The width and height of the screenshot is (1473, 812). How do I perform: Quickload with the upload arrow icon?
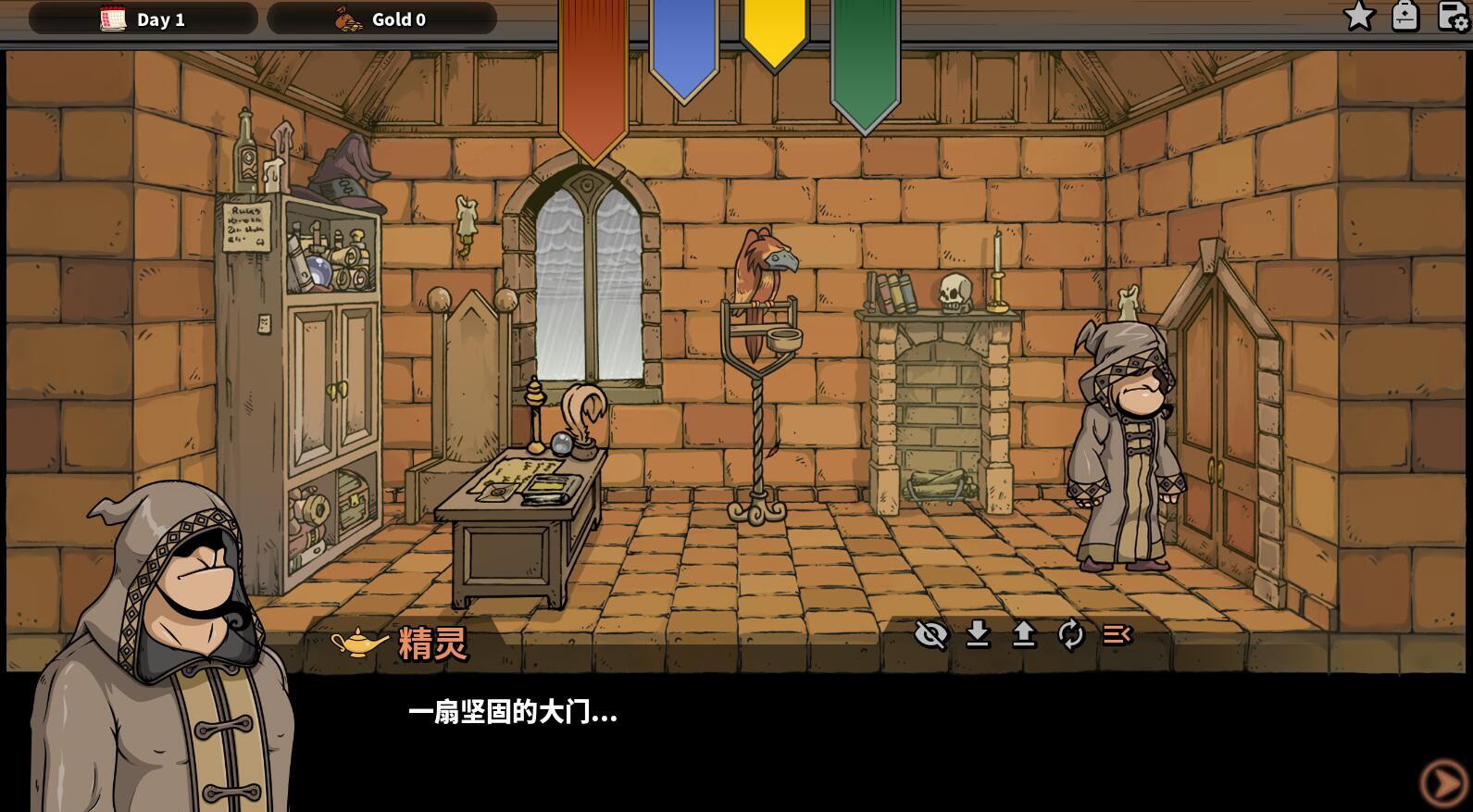pos(1023,636)
